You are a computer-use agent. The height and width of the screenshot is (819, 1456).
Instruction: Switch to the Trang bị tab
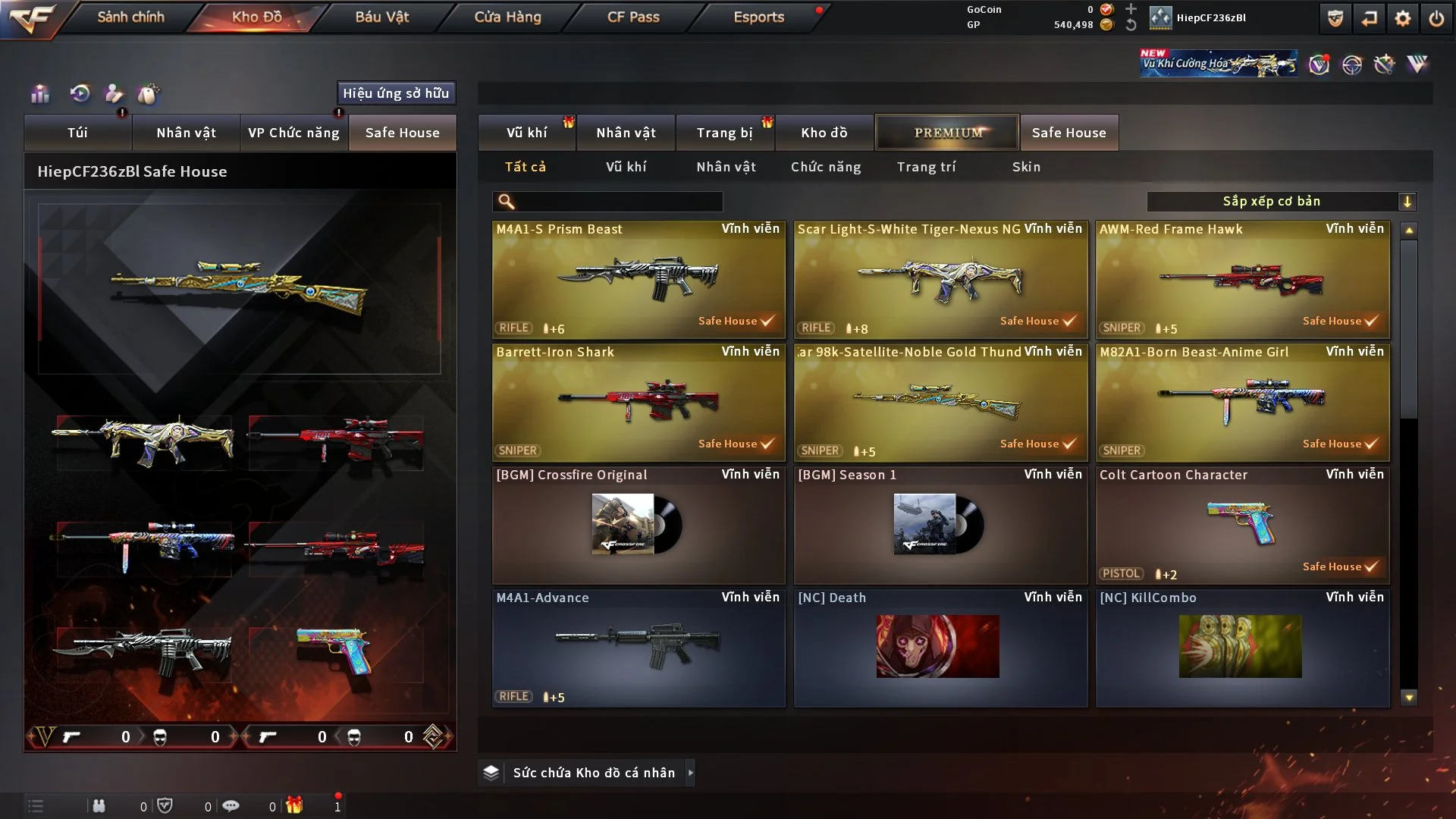[724, 133]
